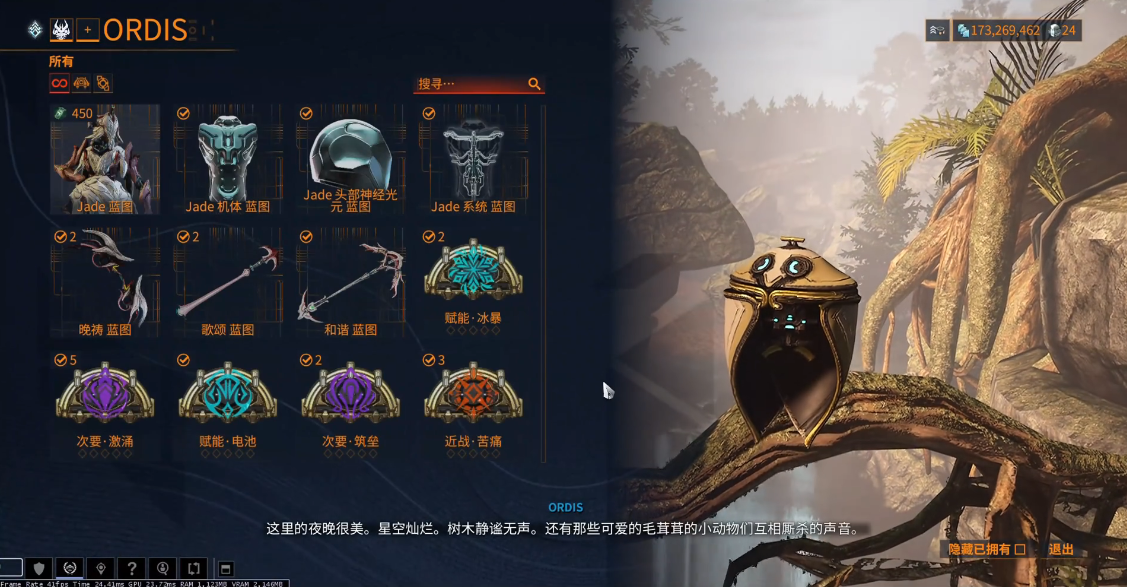
Task: Select the Jade 蓝图 warframe item
Action: coord(105,160)
